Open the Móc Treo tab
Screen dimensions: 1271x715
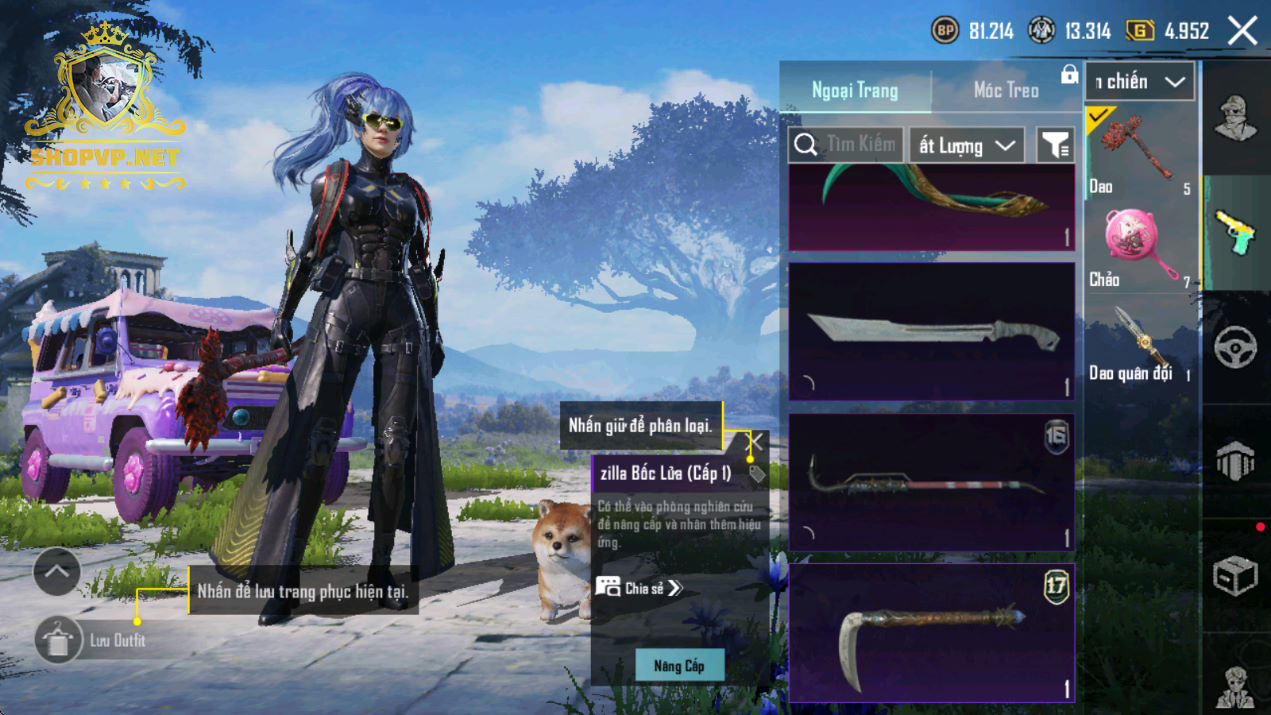tap(1006, 90)
